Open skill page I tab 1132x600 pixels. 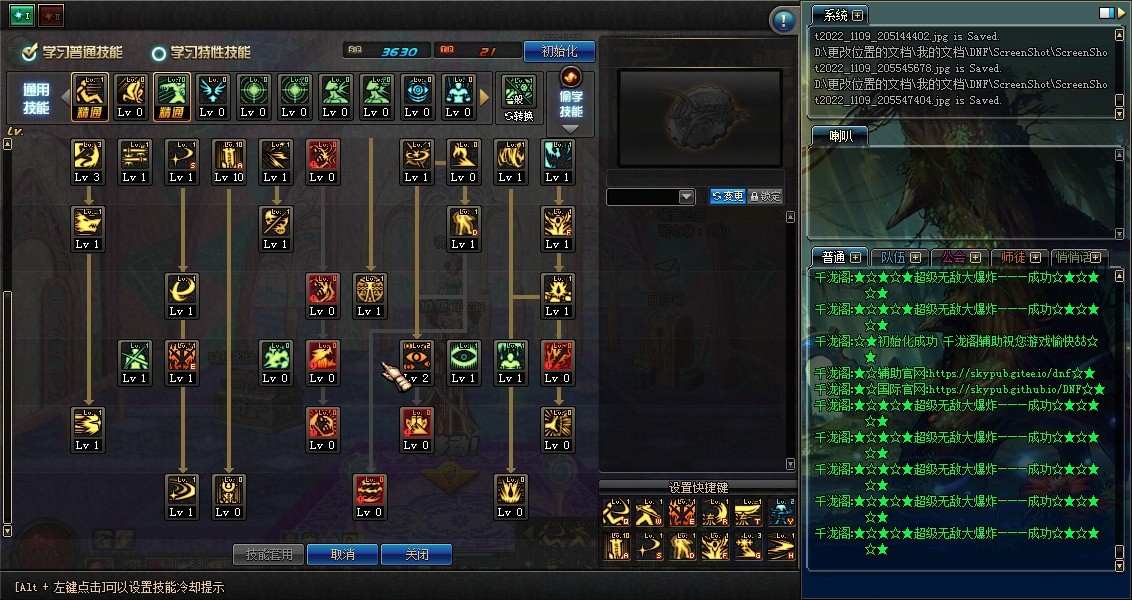click(x=21, y=16)
